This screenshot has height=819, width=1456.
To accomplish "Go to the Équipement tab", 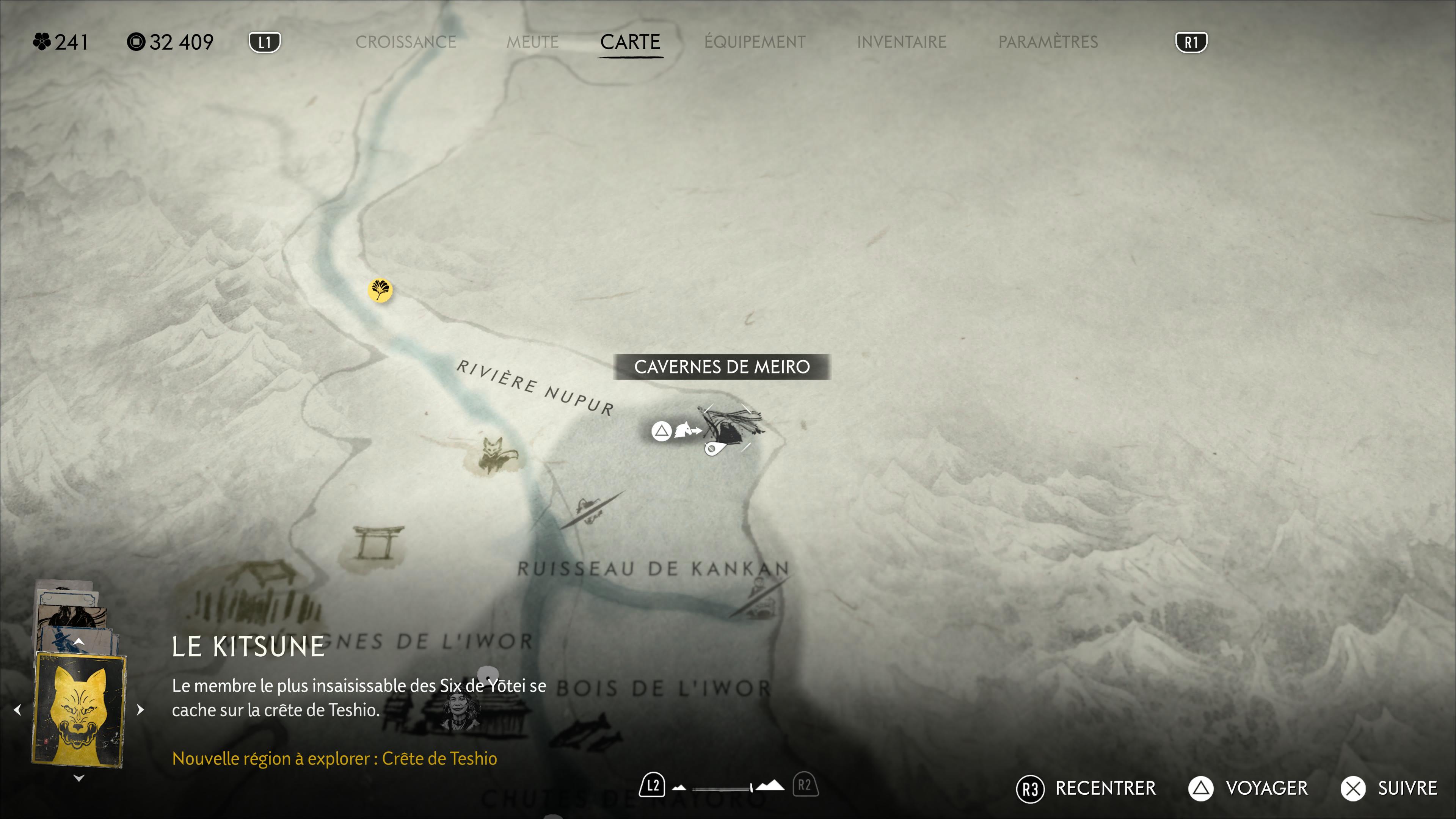I will (755, 42).
